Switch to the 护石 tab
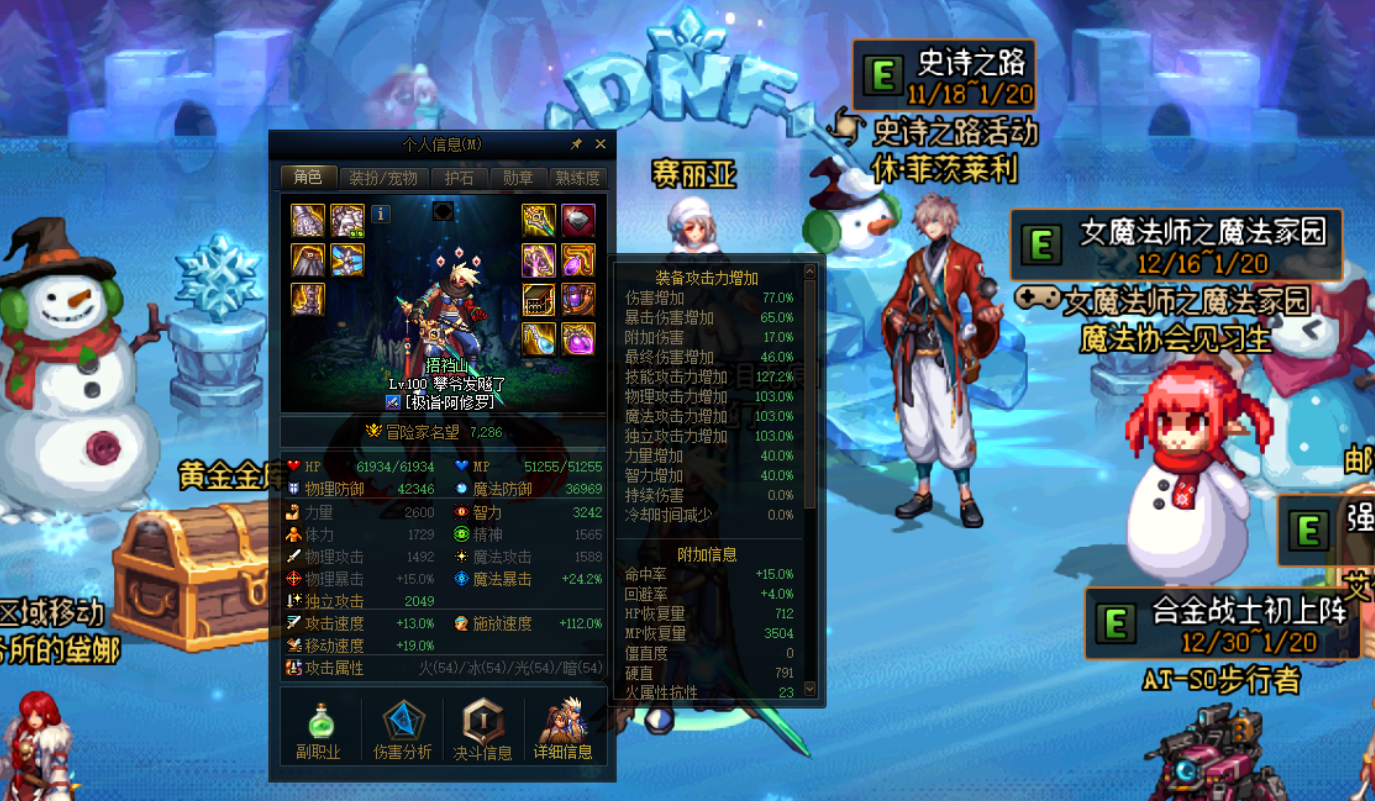Viewport: 1375px width, 801px height. pos(459,179)
